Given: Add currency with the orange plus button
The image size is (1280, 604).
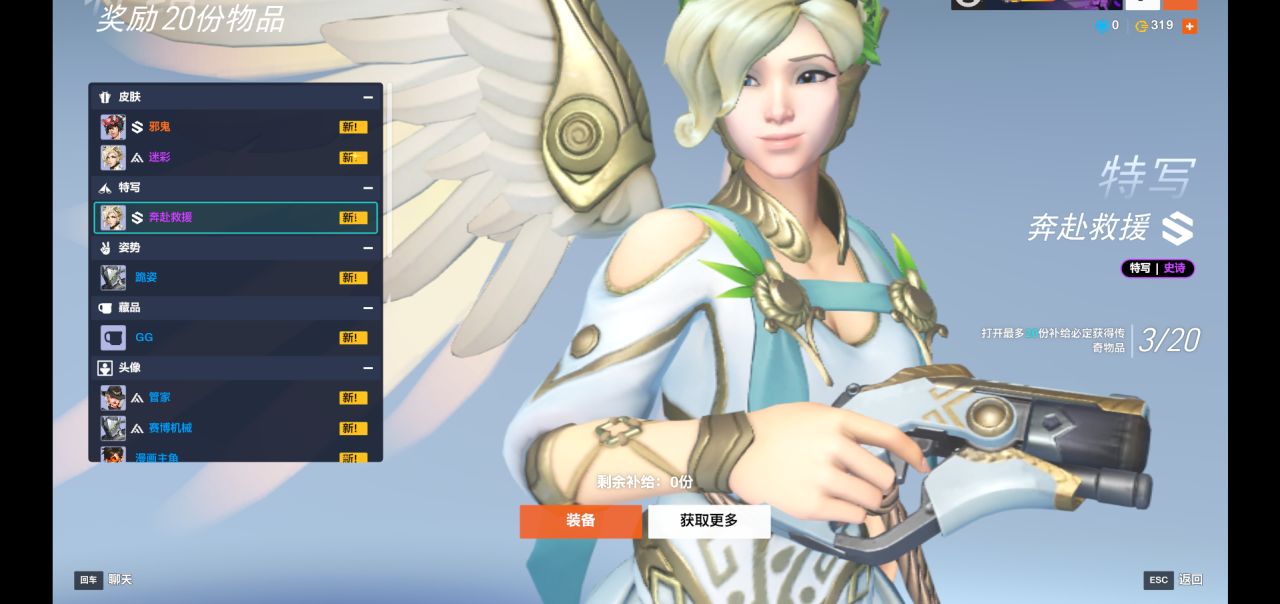Looking at the screenshot, I should click(1189, 26).
